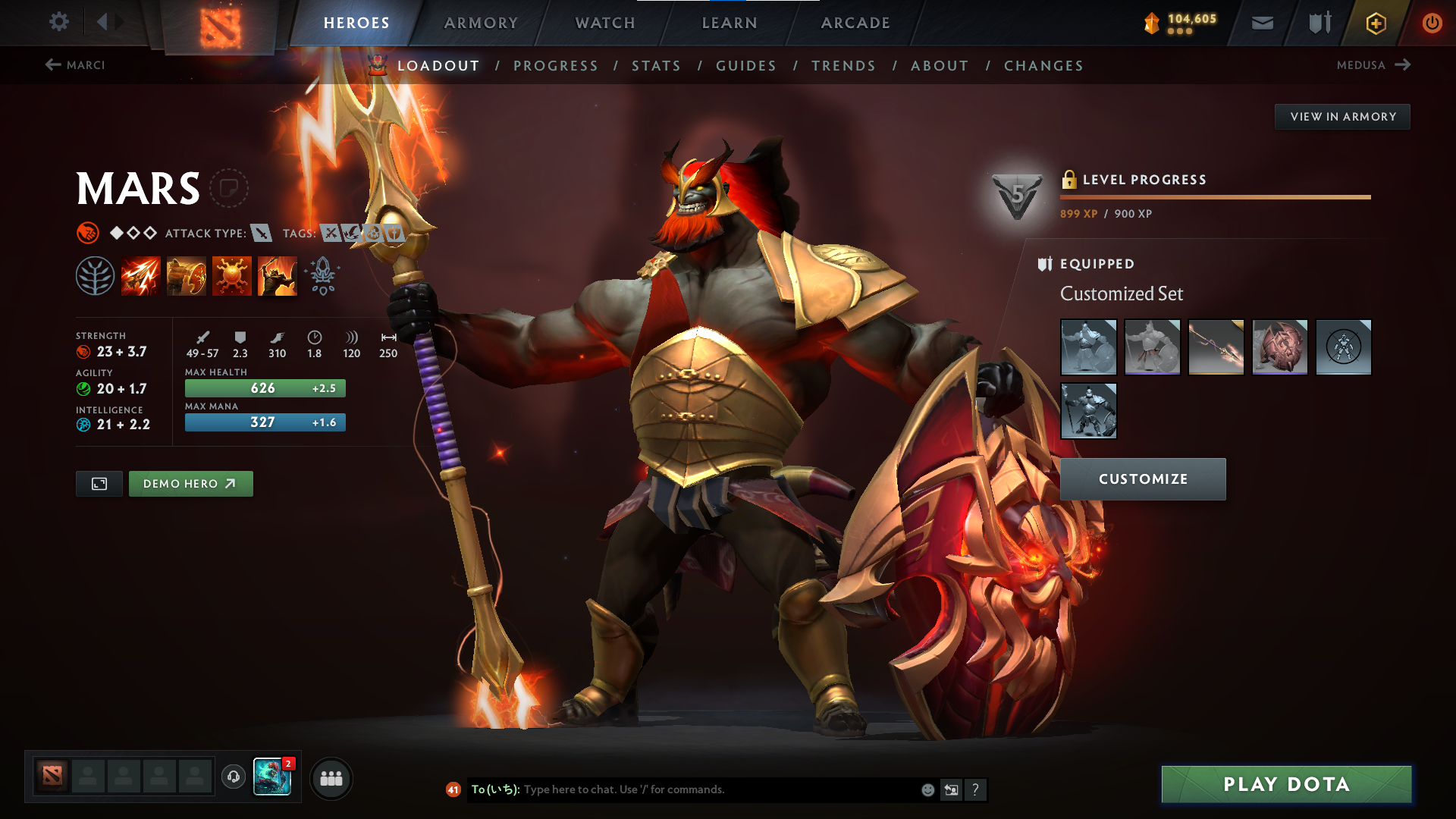The height and width of the screenshot is (819, 1456).
Task: Open Mars's talent tree icon
Action: (96, 275)
